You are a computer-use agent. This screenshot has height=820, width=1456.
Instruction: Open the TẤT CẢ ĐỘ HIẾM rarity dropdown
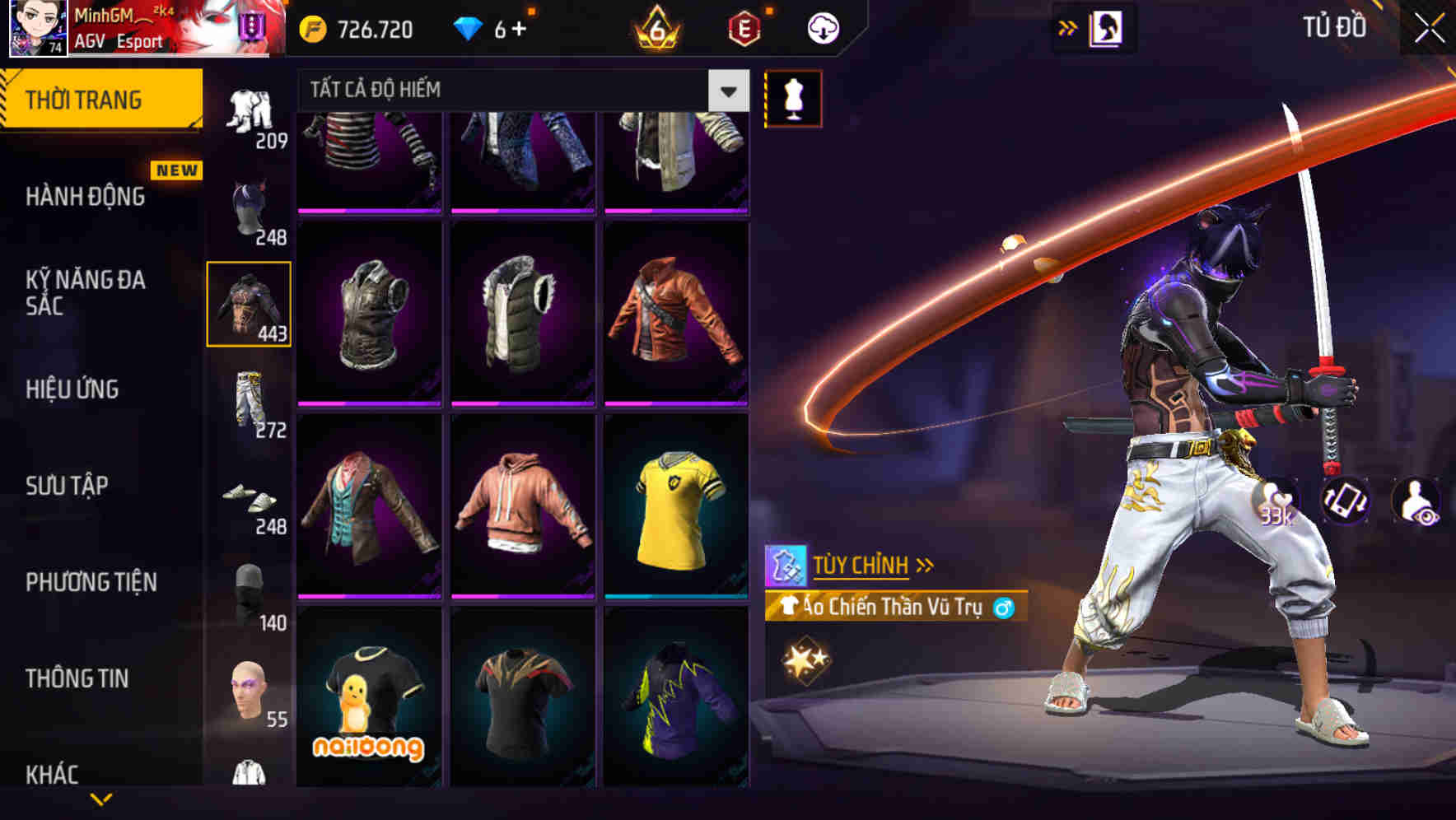(x=519, y=89)
